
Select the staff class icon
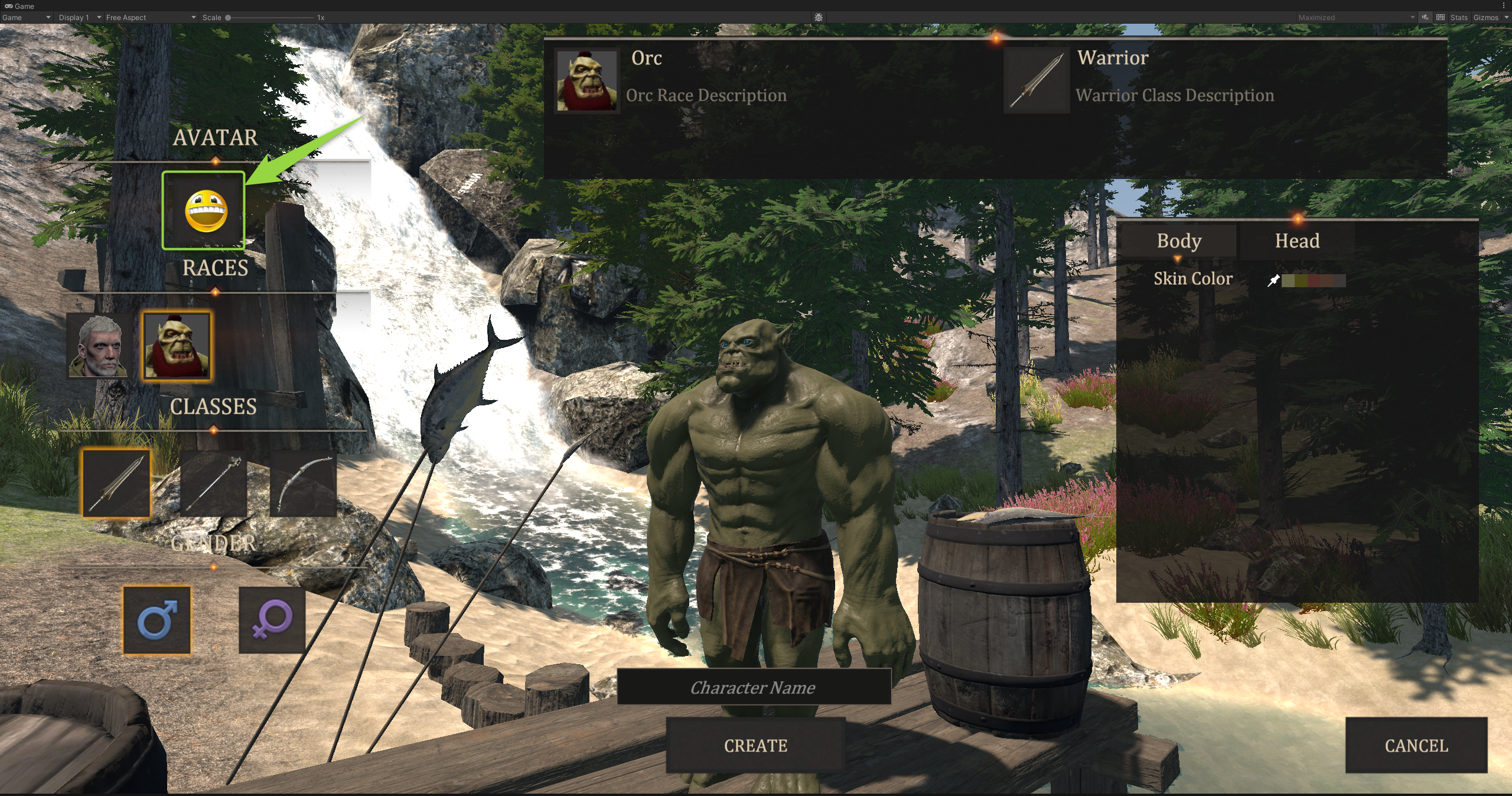(x=213, y=483)
